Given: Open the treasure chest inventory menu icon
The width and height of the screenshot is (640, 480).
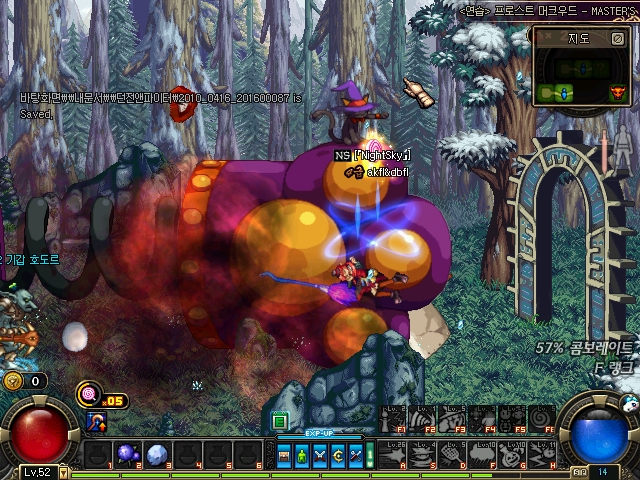Looking at the screenshot, I should (x=285, y=456).
